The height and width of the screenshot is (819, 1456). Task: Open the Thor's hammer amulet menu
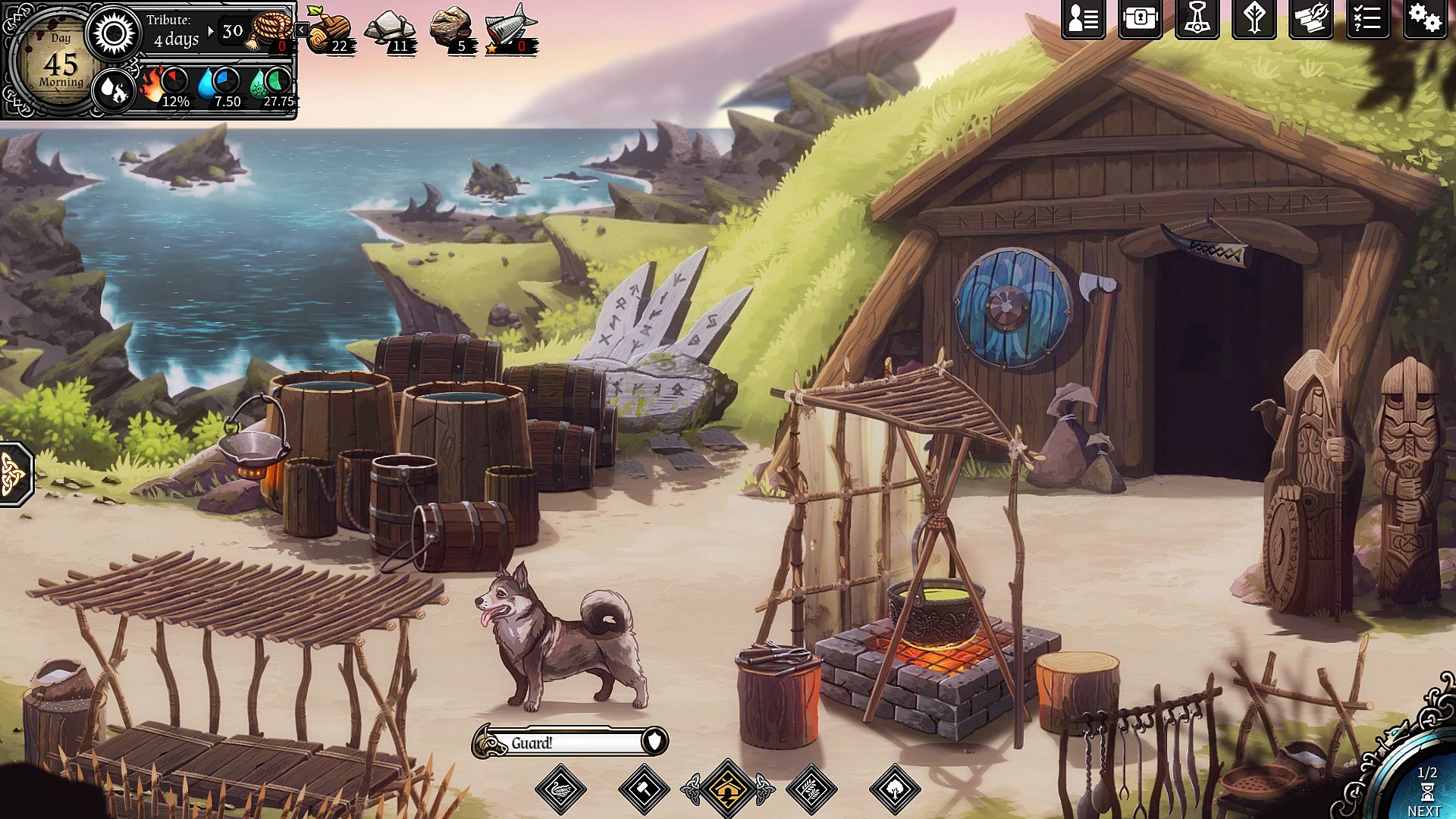pyautogui.click(x=1197, y=20)
